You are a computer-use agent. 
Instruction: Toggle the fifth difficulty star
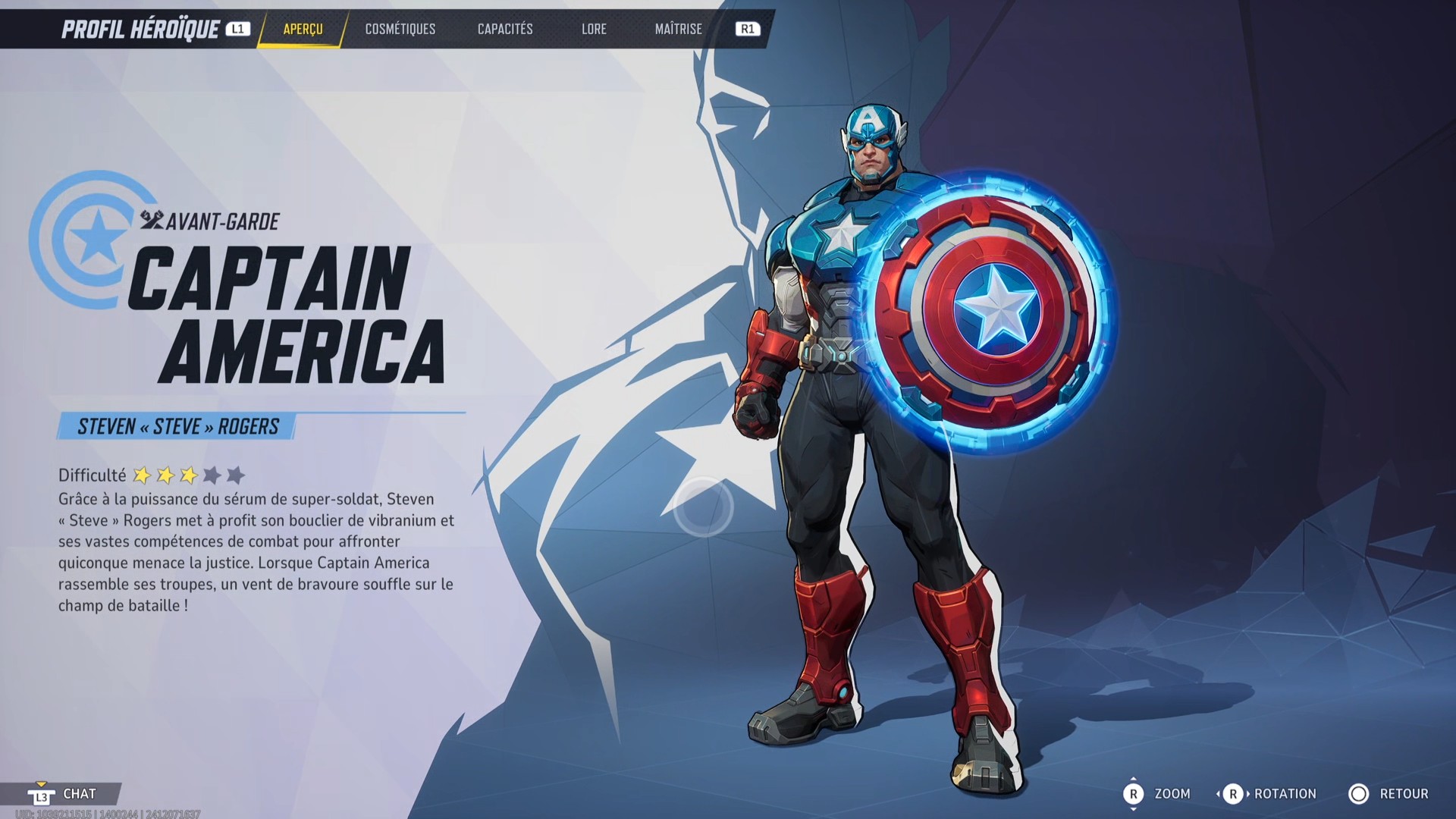[236, 475]
